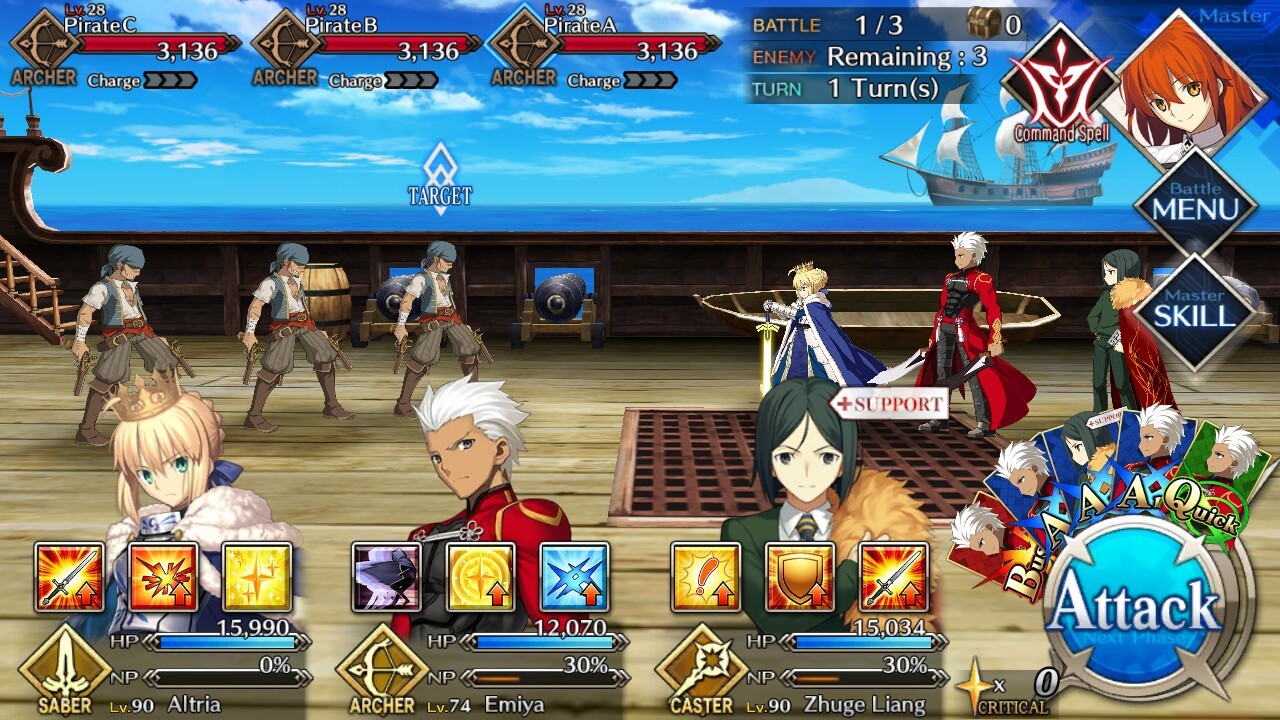Select Zhuge Liang's Caster class icon
The image size is (1280, 720).
(x=701, y=668)
